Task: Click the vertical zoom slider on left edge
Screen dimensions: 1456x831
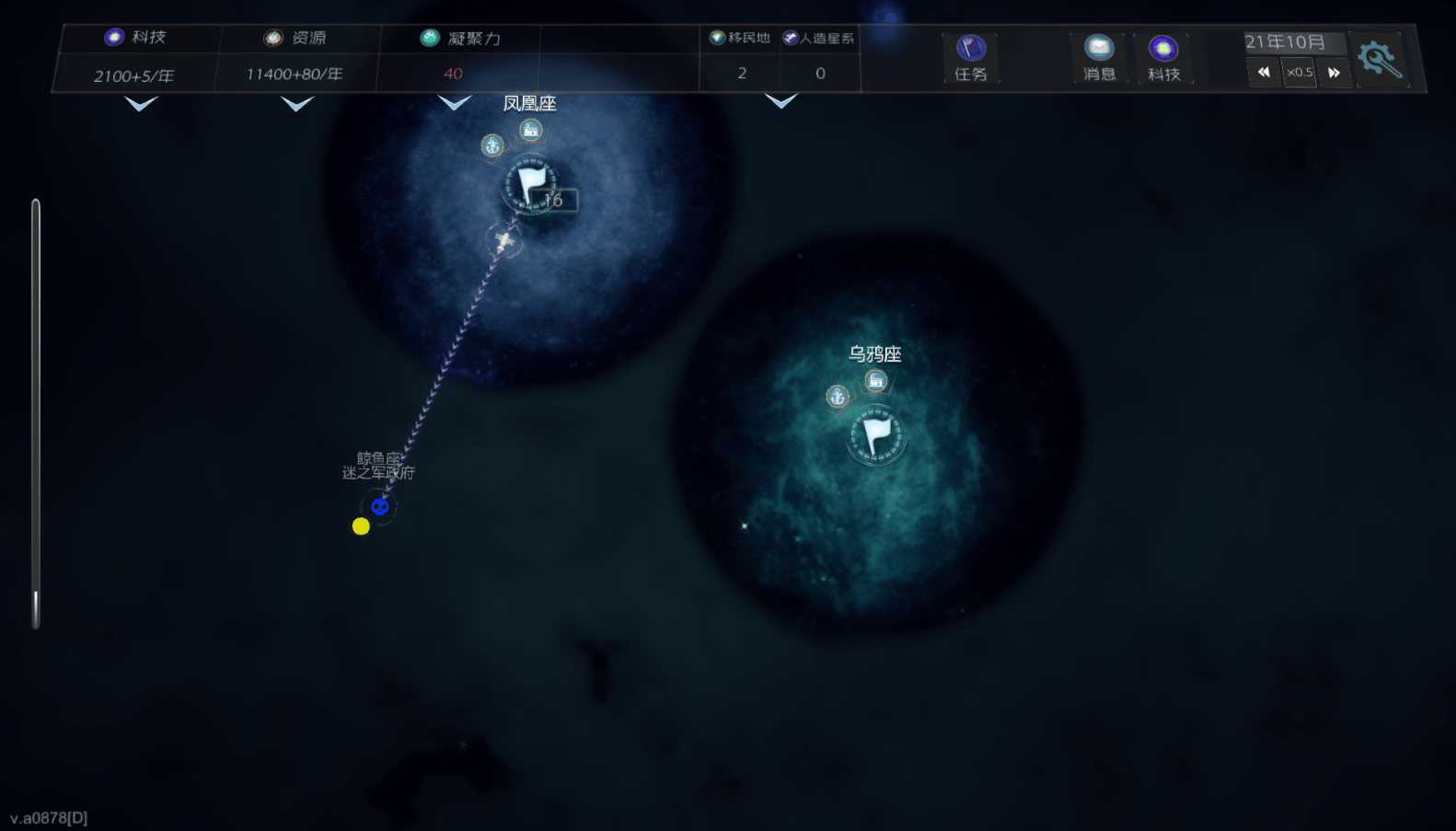Action: click(x=36, y=414)
